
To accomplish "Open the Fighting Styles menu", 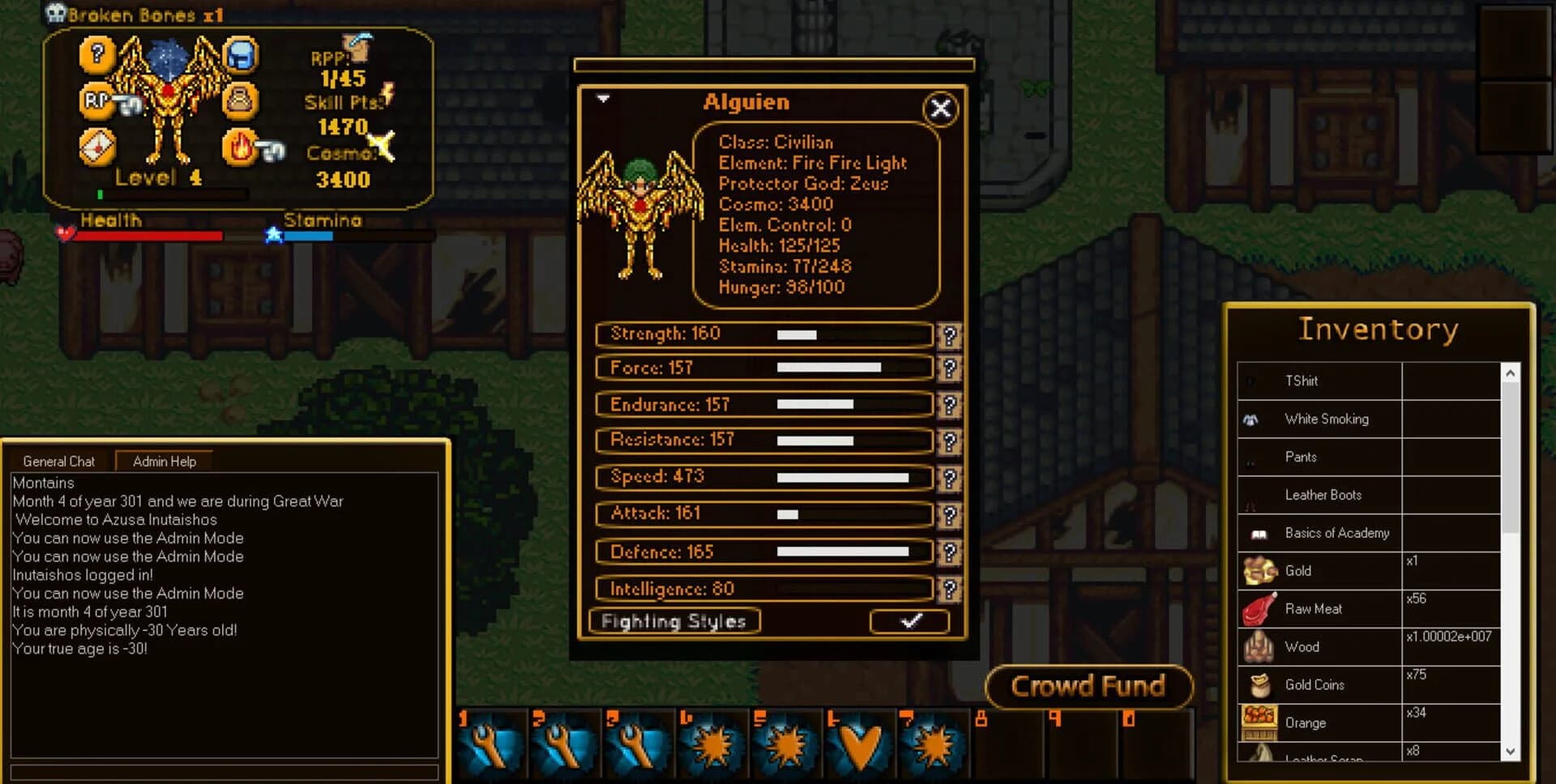I will click(x=673, y=622).
